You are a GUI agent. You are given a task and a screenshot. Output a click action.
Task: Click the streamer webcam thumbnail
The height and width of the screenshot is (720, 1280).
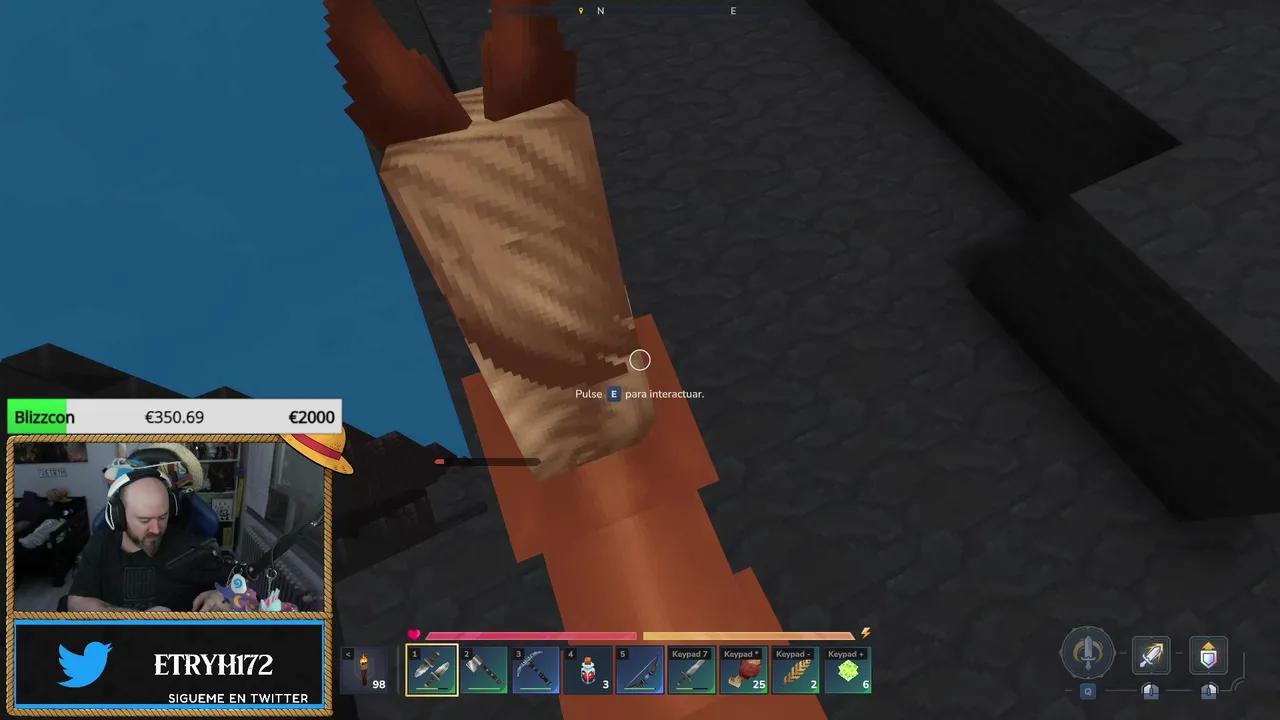click(x=170, y=525)
